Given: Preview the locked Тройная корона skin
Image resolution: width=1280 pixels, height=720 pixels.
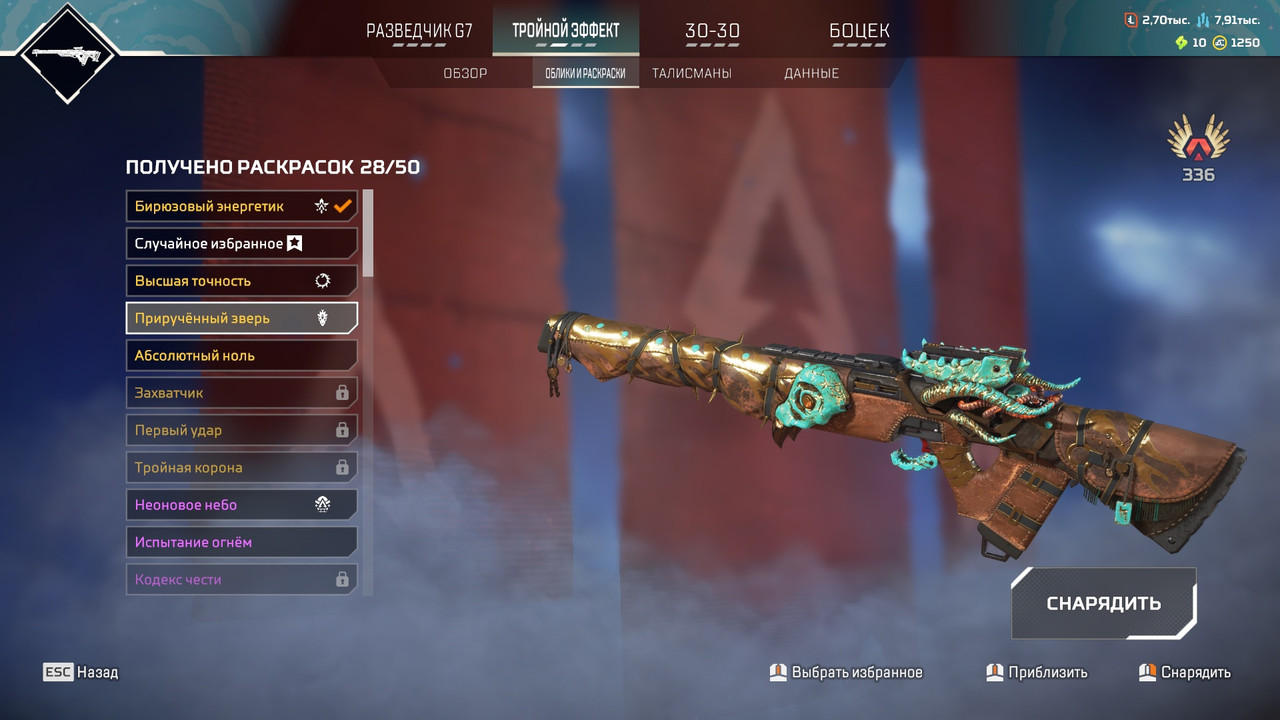Looking at the screenshot, I should pos(241,467).
